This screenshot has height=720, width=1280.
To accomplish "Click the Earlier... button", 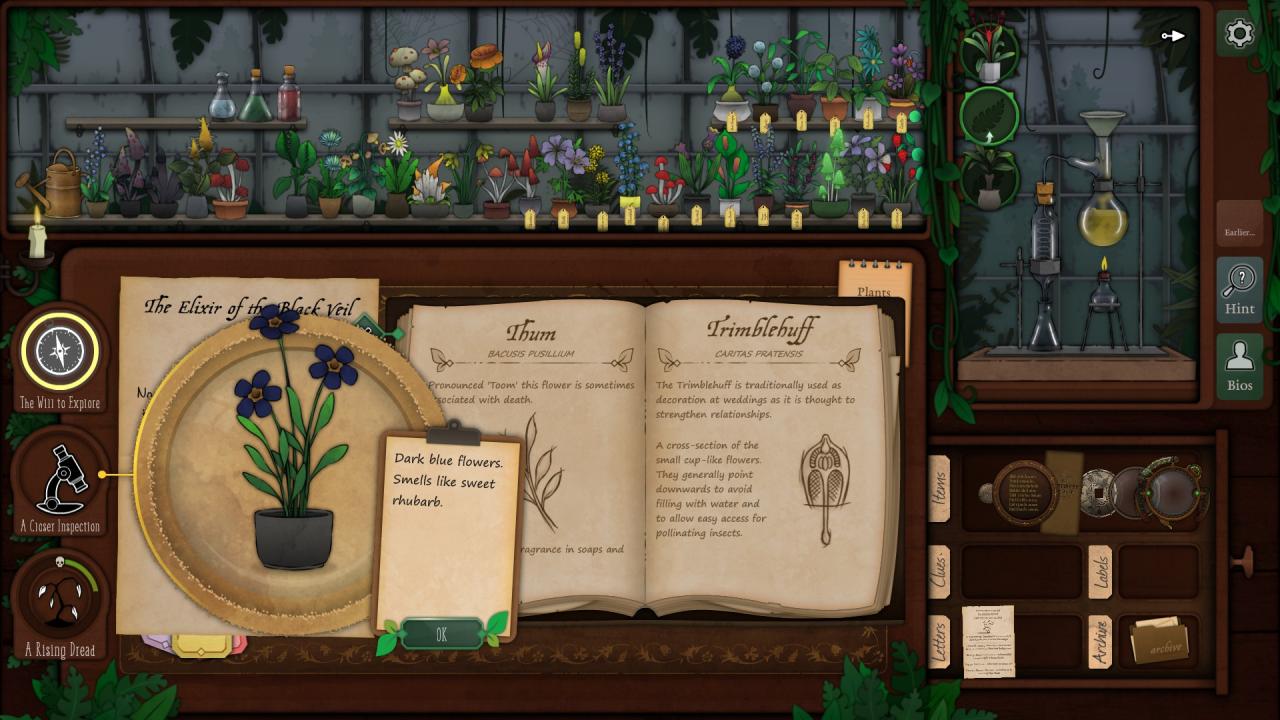I will 1239,232.
